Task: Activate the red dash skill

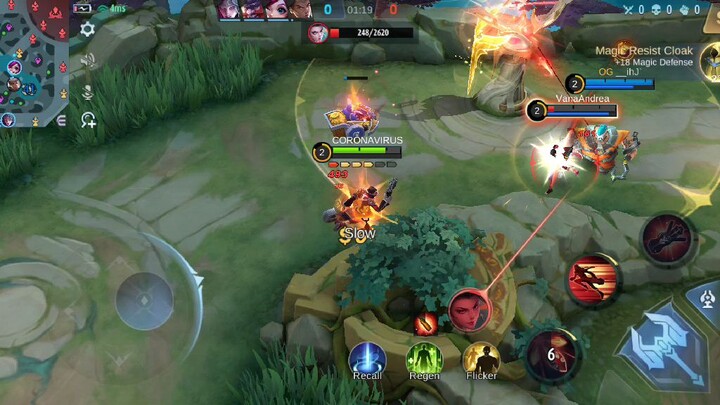Action: click(x=594, y=279)
